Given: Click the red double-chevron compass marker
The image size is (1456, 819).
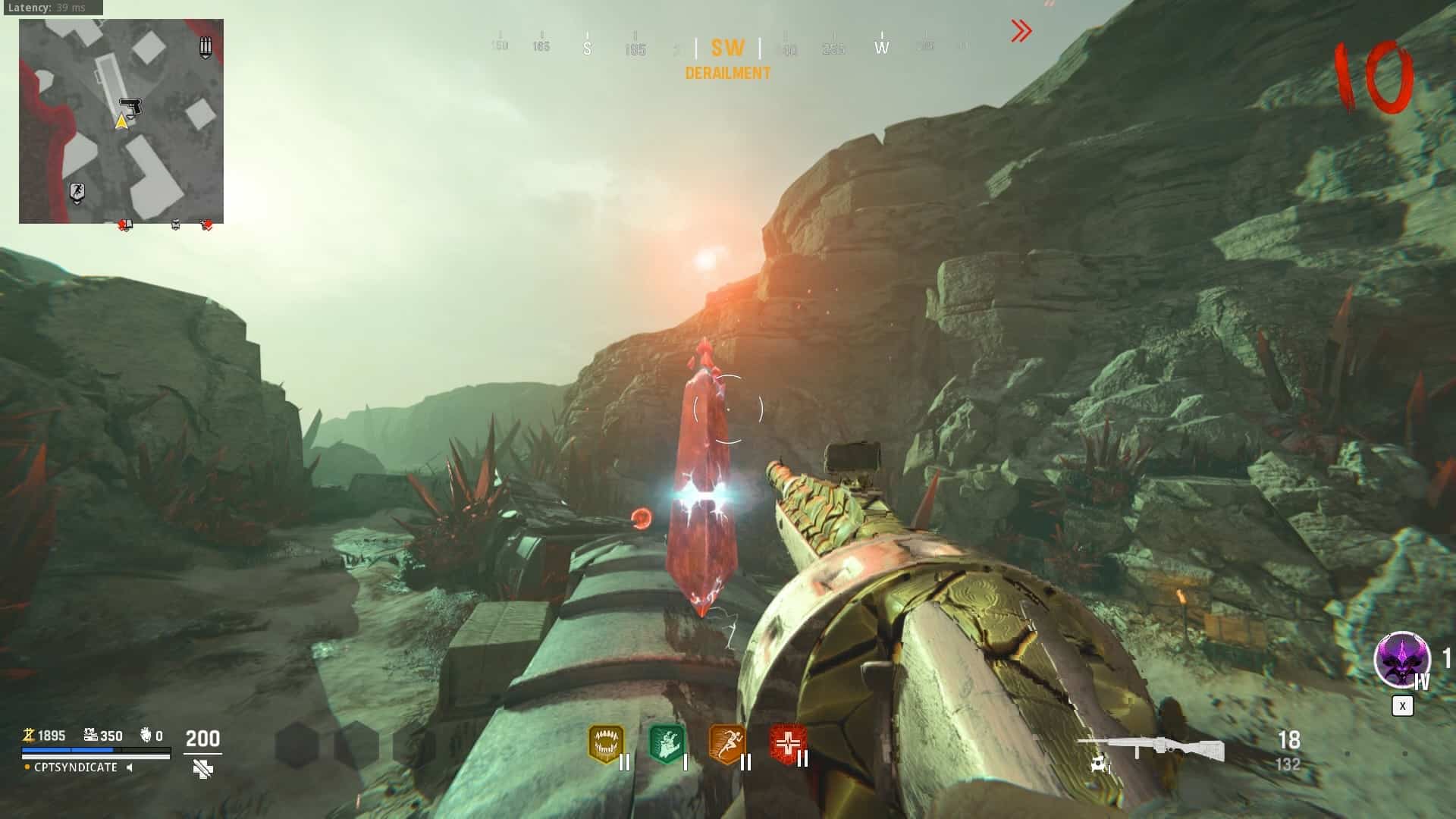Looking at the screenshot, I should [x=1021, y=31].
